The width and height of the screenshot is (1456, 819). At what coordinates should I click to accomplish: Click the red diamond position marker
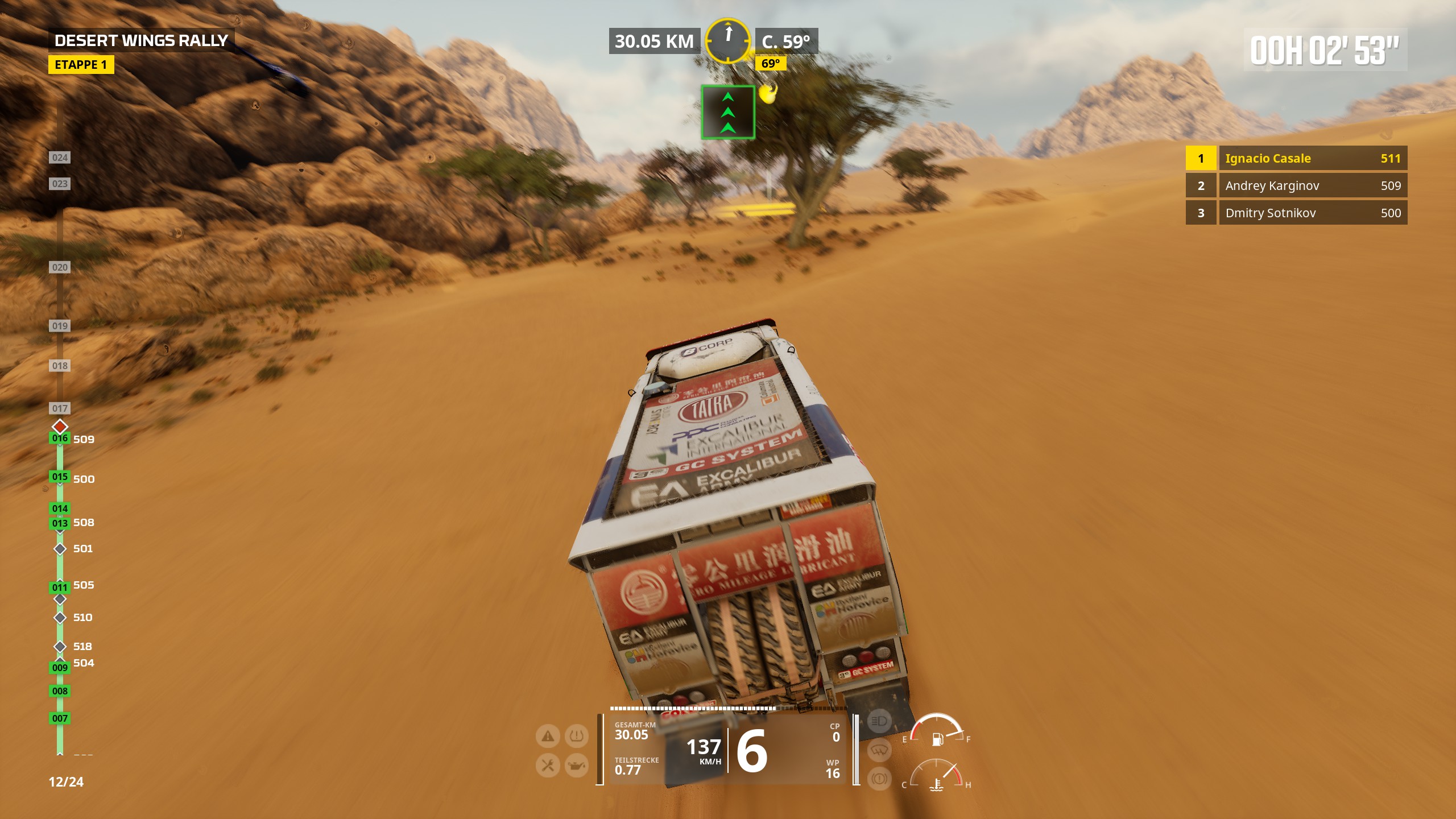pyautogui.click(x=60, y=426)
